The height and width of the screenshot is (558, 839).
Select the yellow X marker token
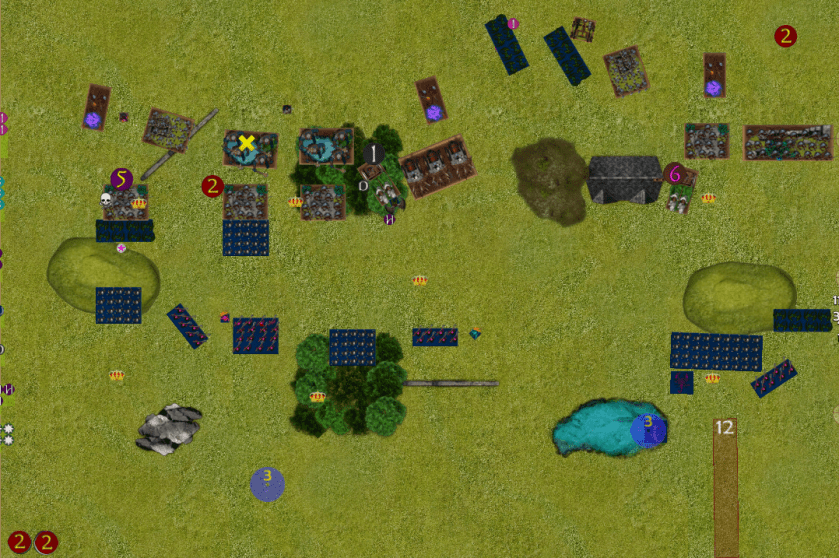(246, 143)
